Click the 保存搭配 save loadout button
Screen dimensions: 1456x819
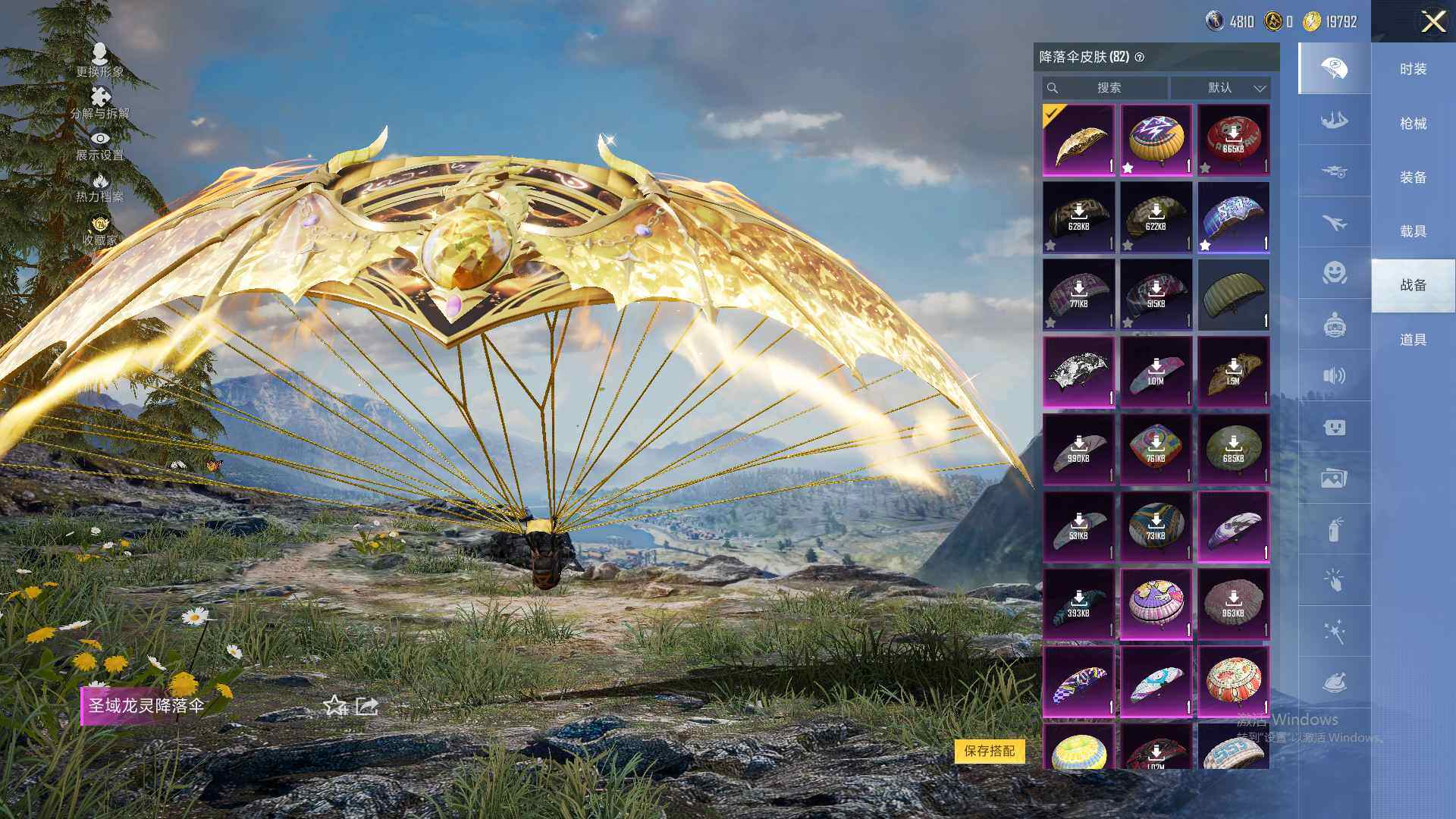(x=989, y=751)
